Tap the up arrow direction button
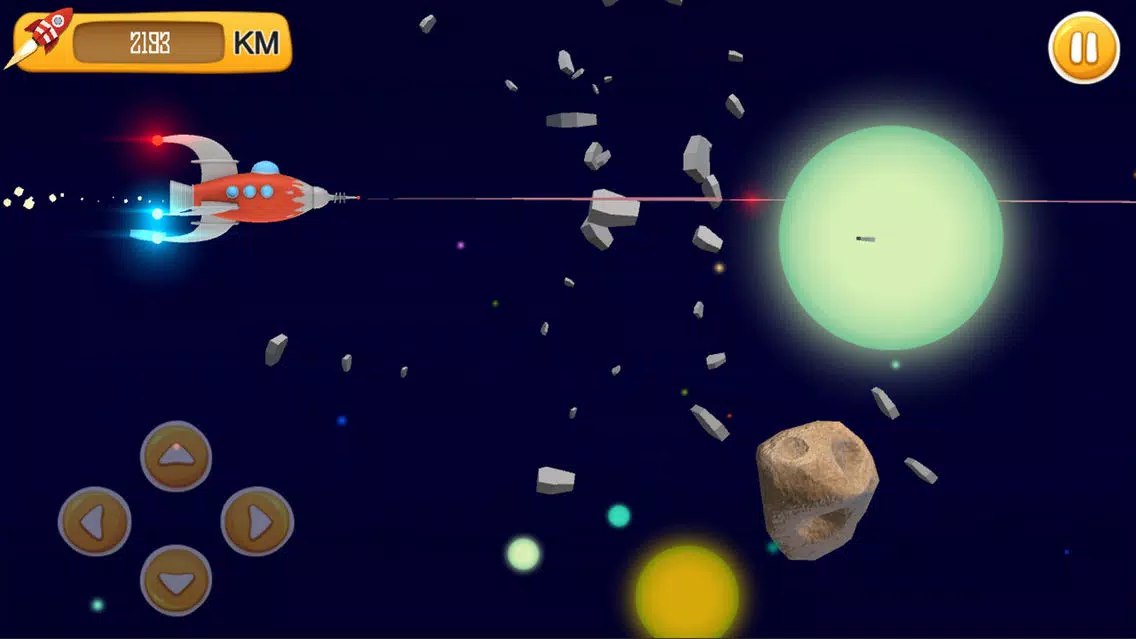Viewport: 1136px width, 639px height. (x=176, y=456)
